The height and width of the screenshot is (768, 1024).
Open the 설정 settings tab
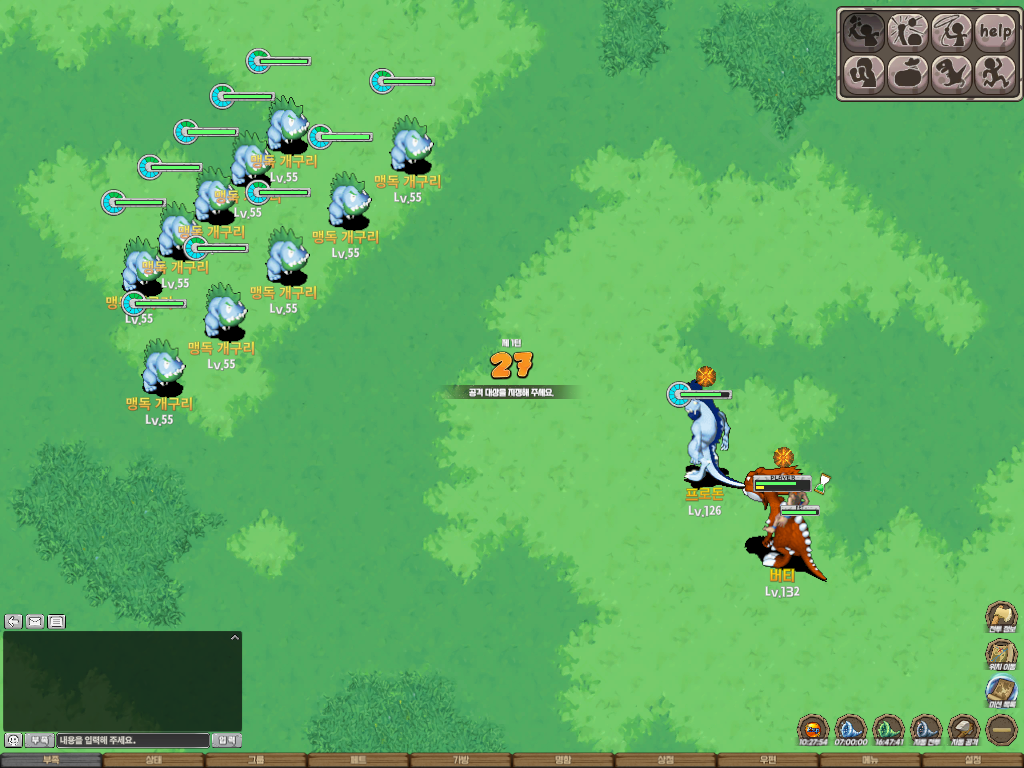pos(972,760)
